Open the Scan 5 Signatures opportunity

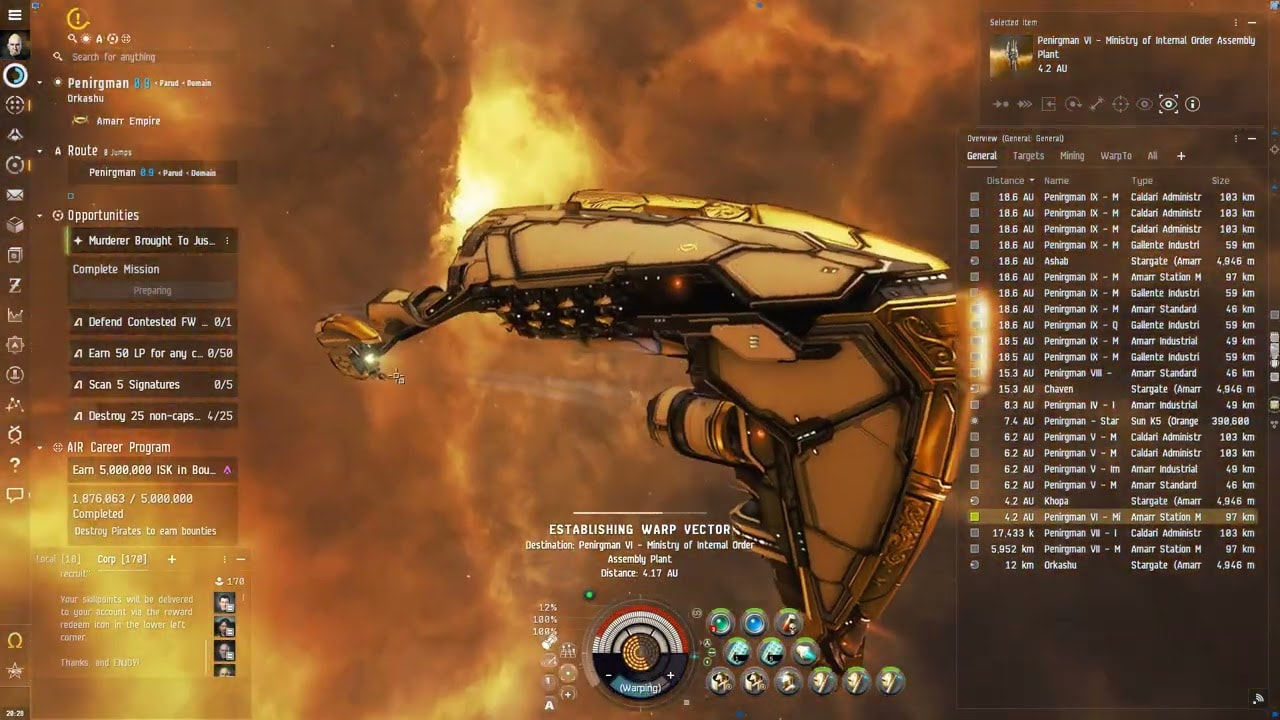coord(152,385)
